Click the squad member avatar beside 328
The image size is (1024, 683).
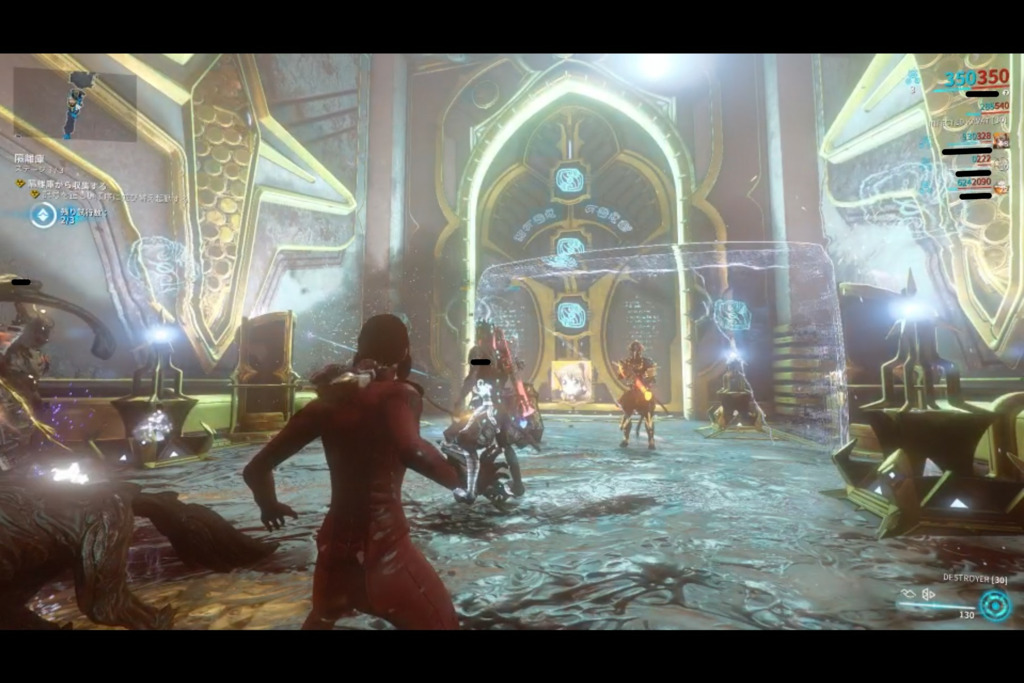[1000, 139]
